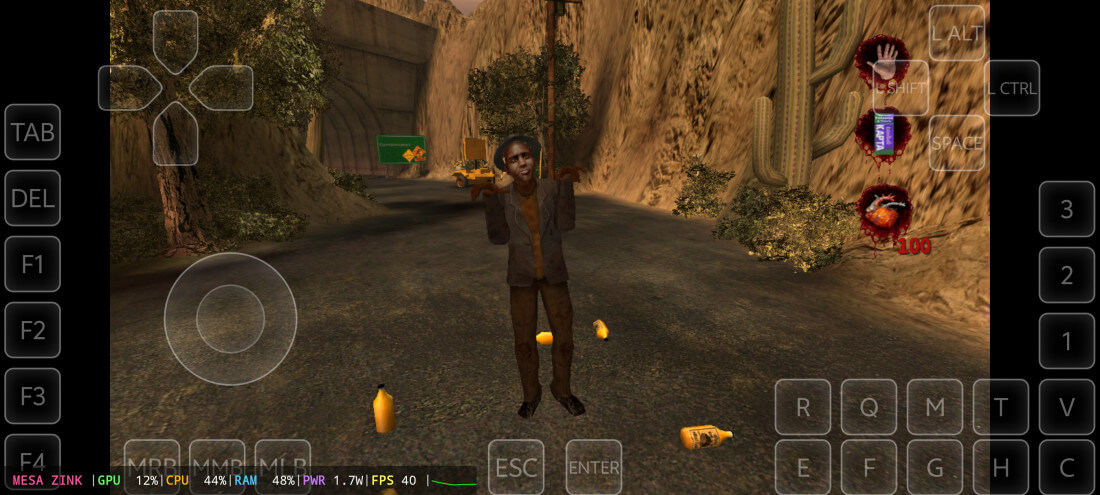Viewport: 1100px width, 495px height.
Task: Tap the ENTER overlay button
Action: point(594,466)
